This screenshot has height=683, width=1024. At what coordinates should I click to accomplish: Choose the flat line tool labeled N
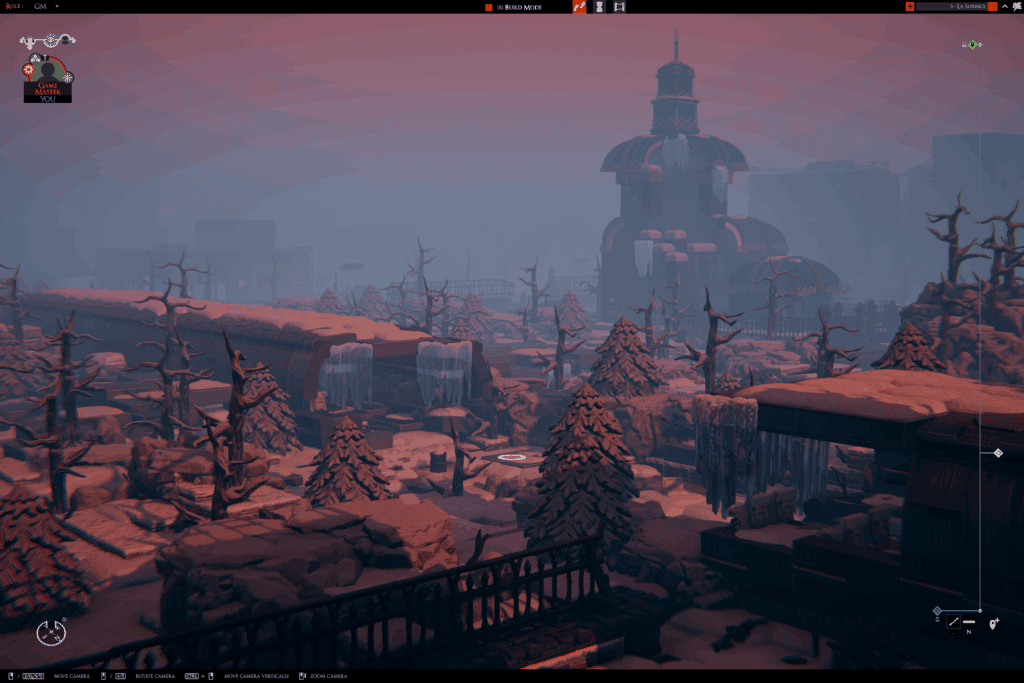point(969,623)
